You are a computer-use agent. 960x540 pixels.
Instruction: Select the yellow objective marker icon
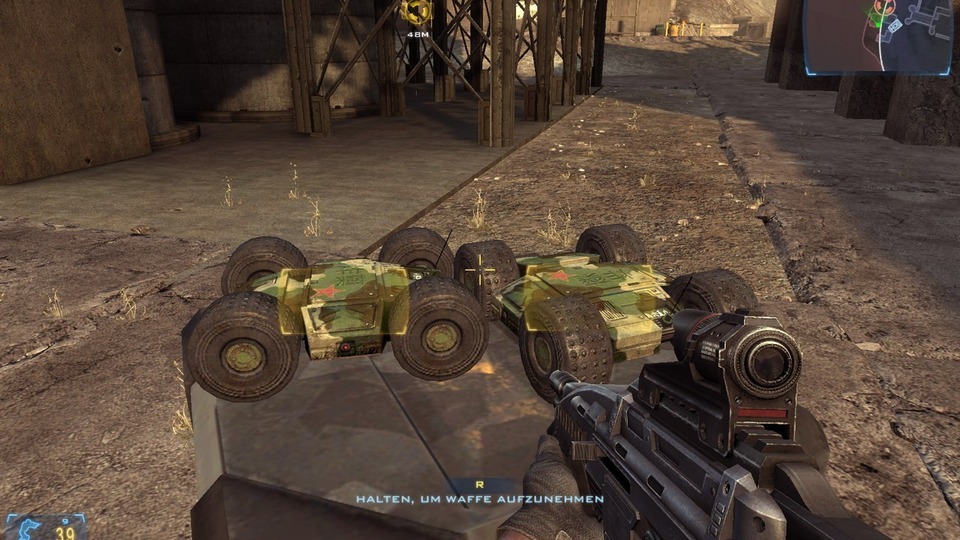coord(416,12)
